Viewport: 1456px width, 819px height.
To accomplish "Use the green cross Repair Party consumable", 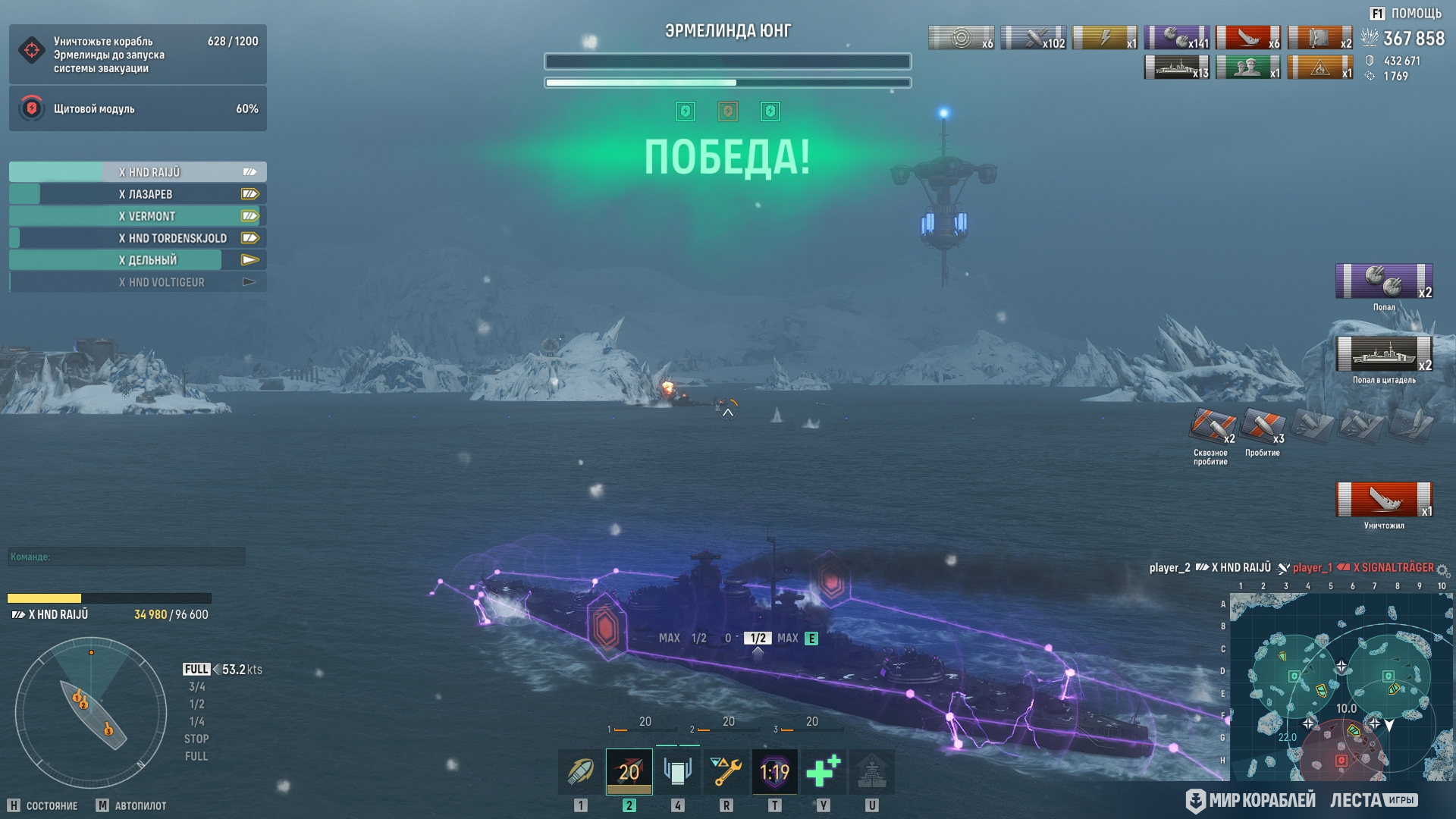I will pos(823,772).
